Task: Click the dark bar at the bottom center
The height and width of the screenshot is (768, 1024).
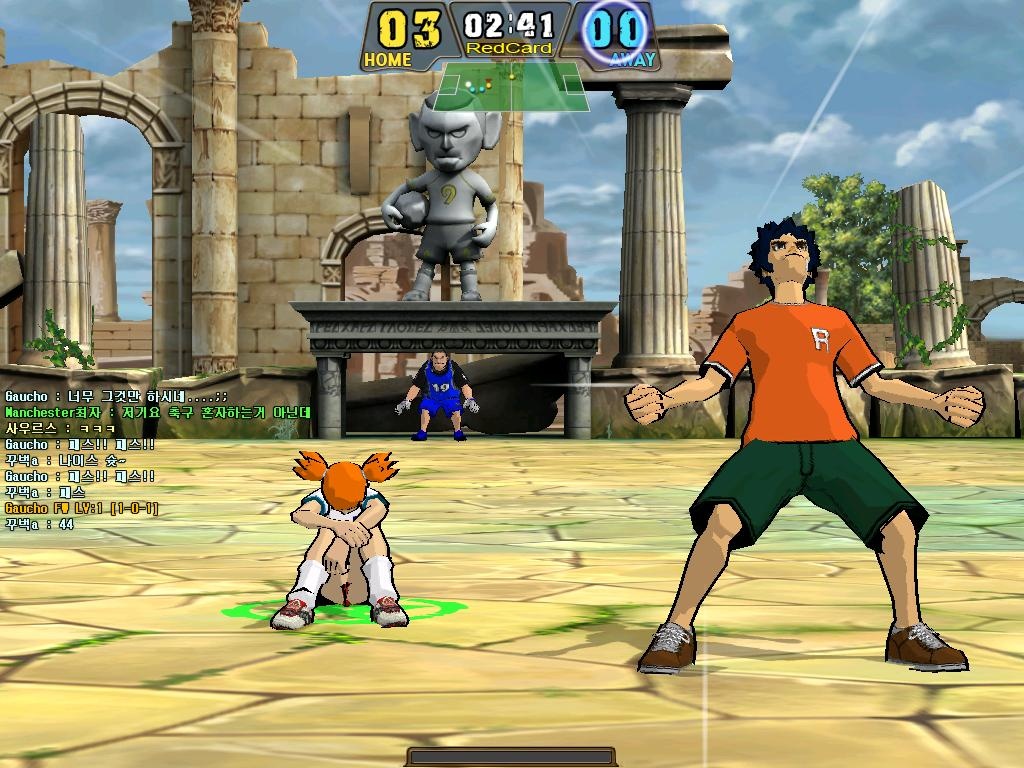Action: click(510, 757)
